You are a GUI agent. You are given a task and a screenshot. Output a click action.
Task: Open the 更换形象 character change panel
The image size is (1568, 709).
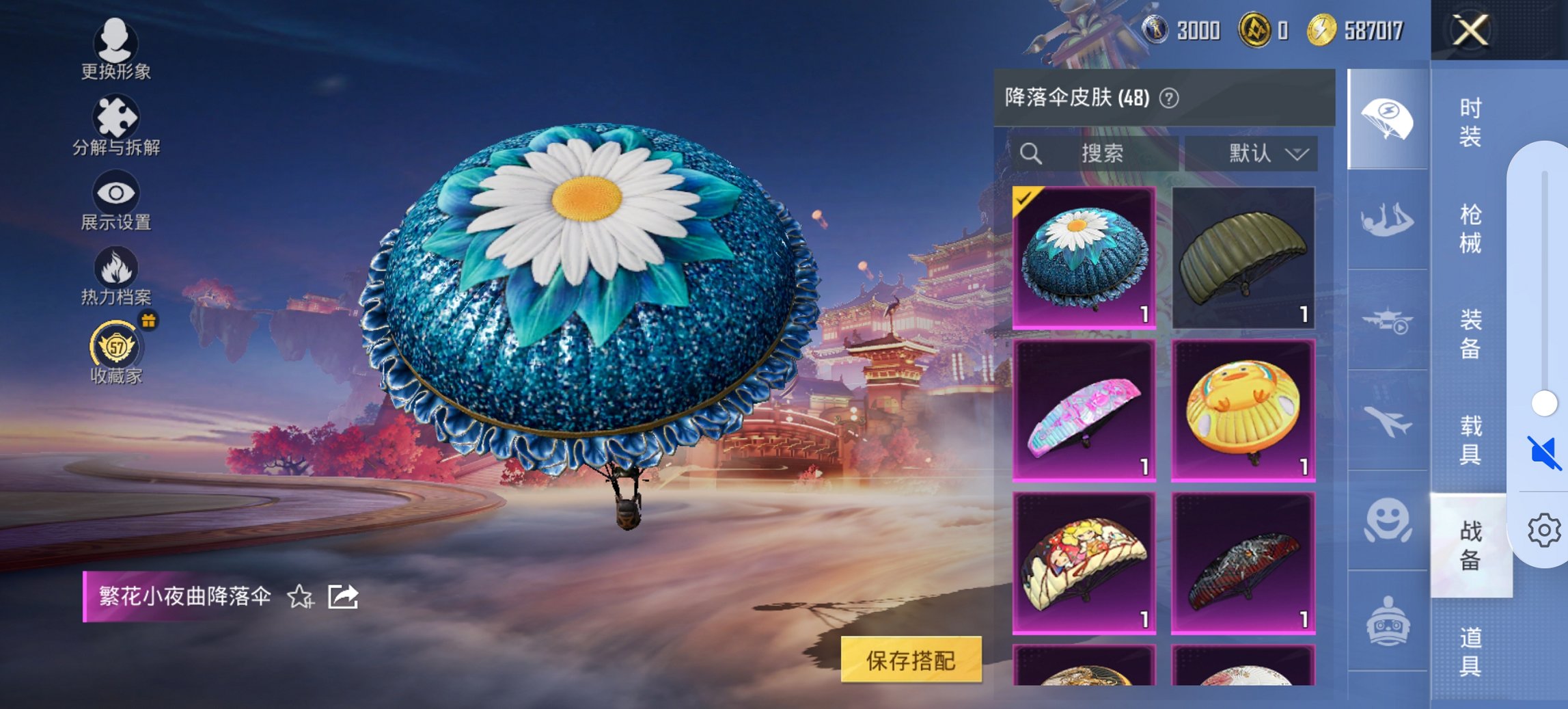[115, 43]
